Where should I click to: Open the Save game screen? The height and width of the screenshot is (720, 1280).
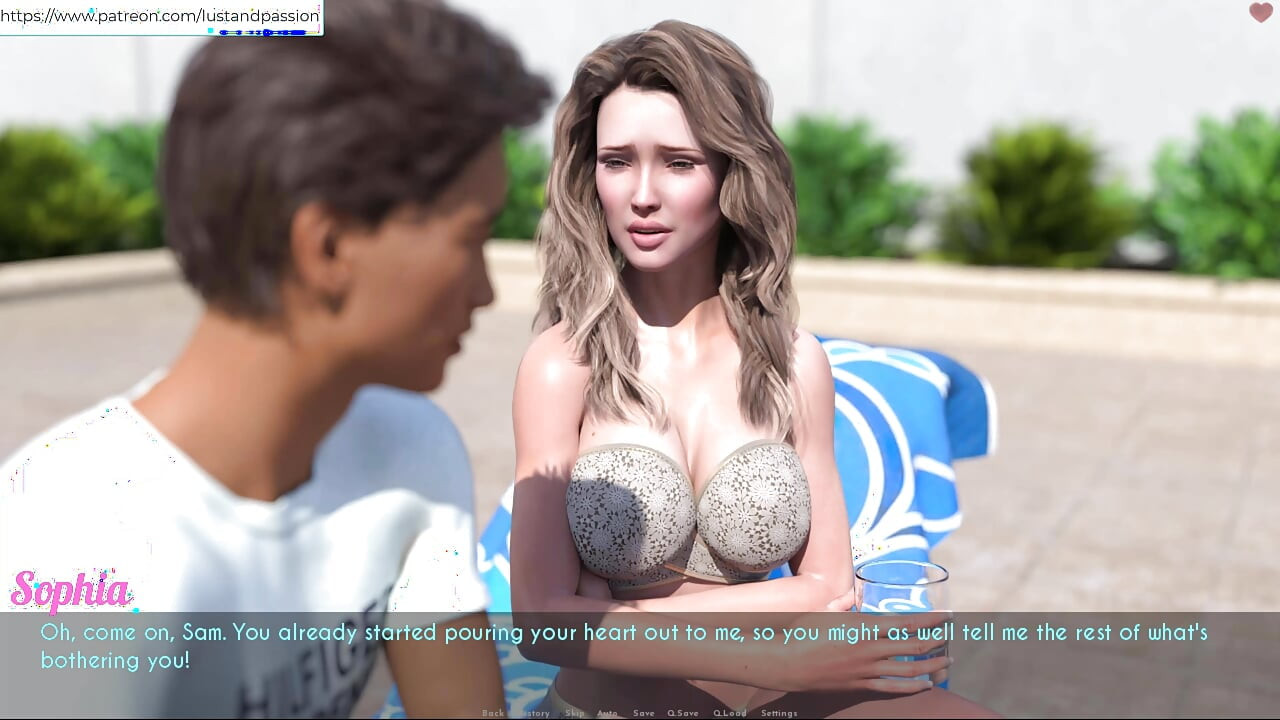pos(644,713)
